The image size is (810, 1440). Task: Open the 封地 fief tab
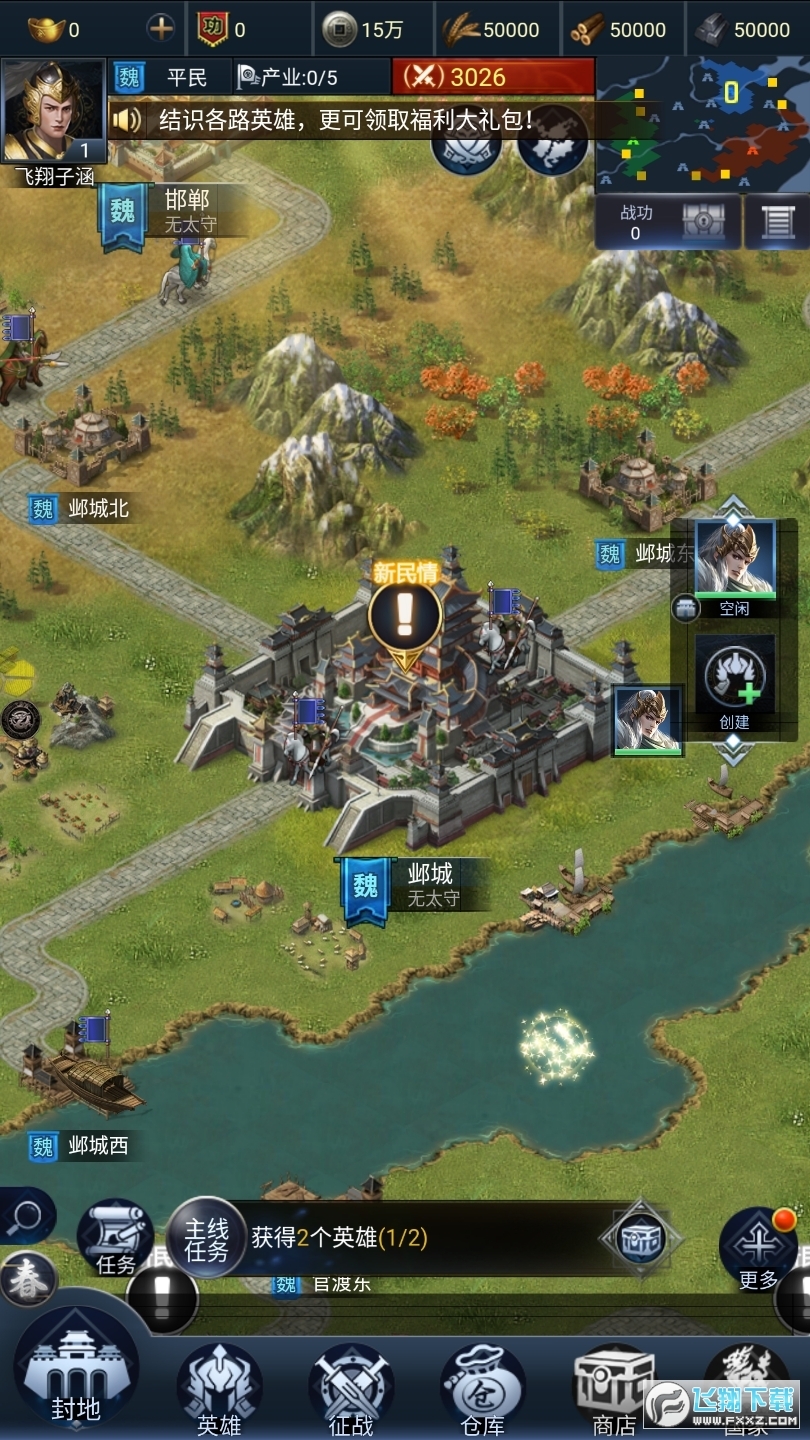75,1372
